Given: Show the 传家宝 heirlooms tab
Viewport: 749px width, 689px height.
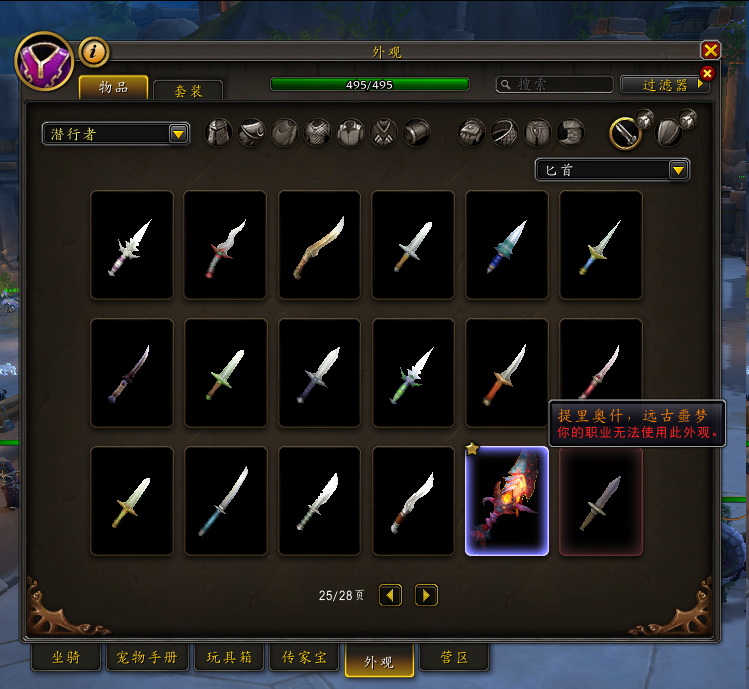Looking at the screenshot, I should [x=304, y=658].
